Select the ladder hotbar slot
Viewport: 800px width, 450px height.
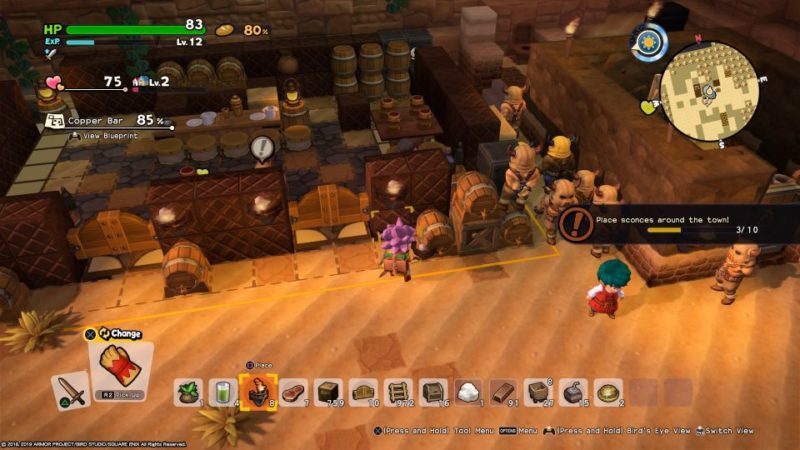click(x=398, y=392)
